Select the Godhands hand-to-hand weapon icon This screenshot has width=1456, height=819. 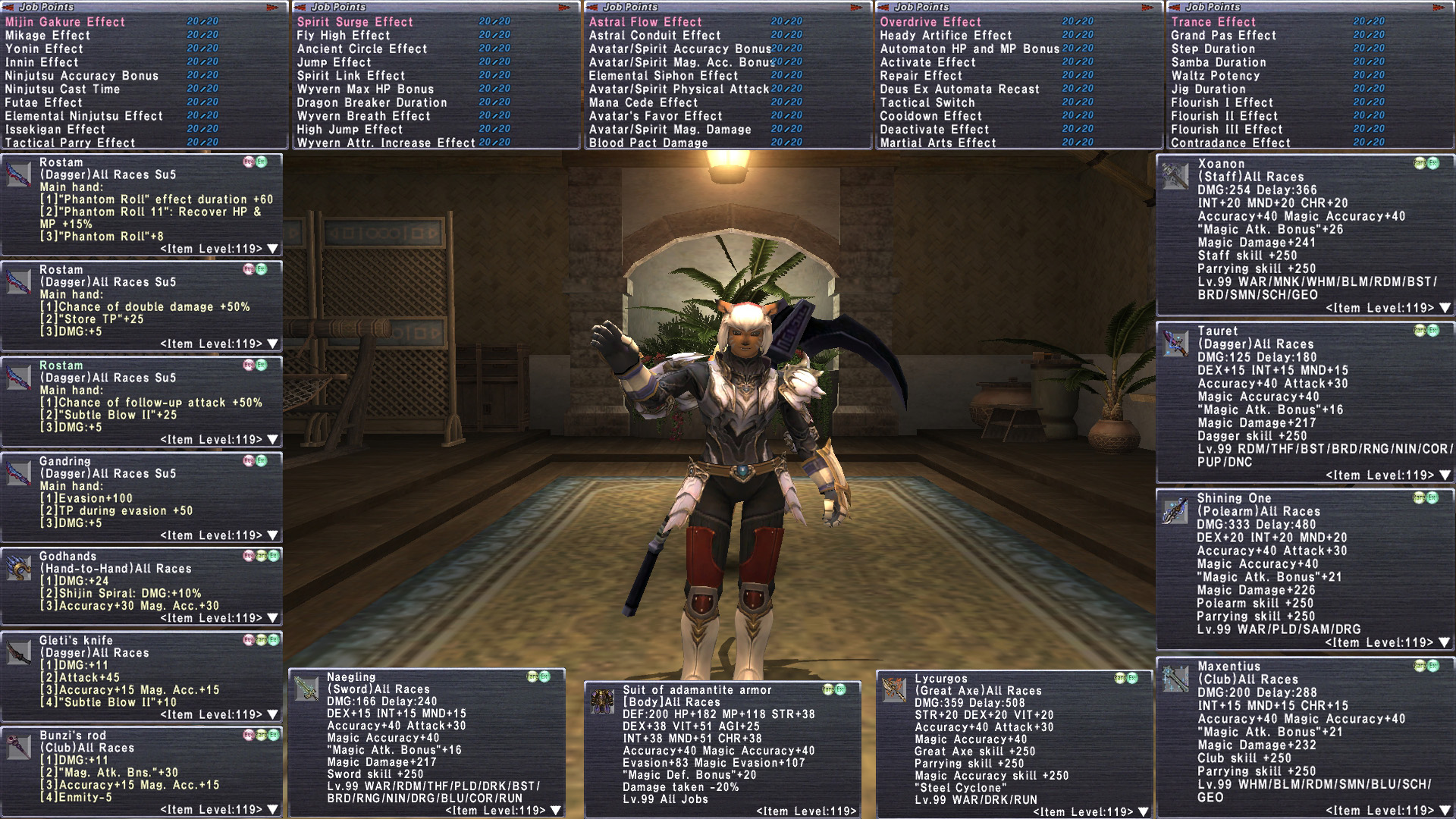pyautogui.click(x=18, y=568)
